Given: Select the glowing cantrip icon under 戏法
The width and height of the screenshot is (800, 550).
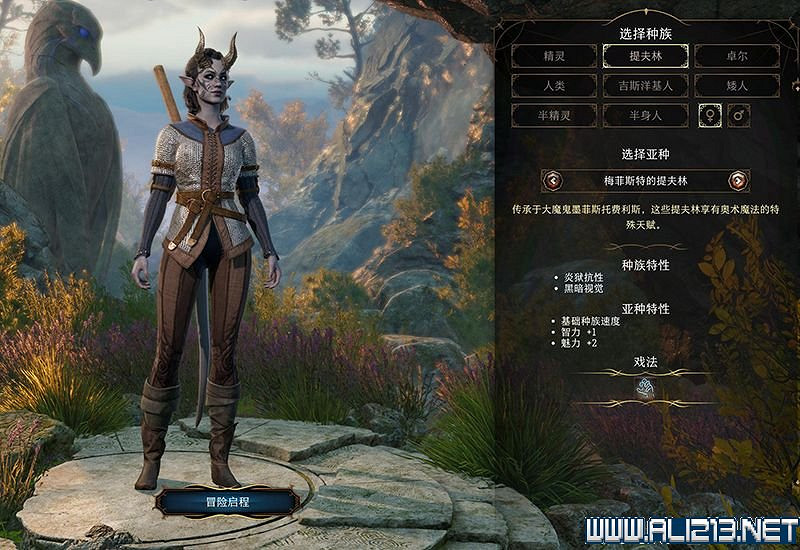Looking at the screenshot, I should [645, 391].
